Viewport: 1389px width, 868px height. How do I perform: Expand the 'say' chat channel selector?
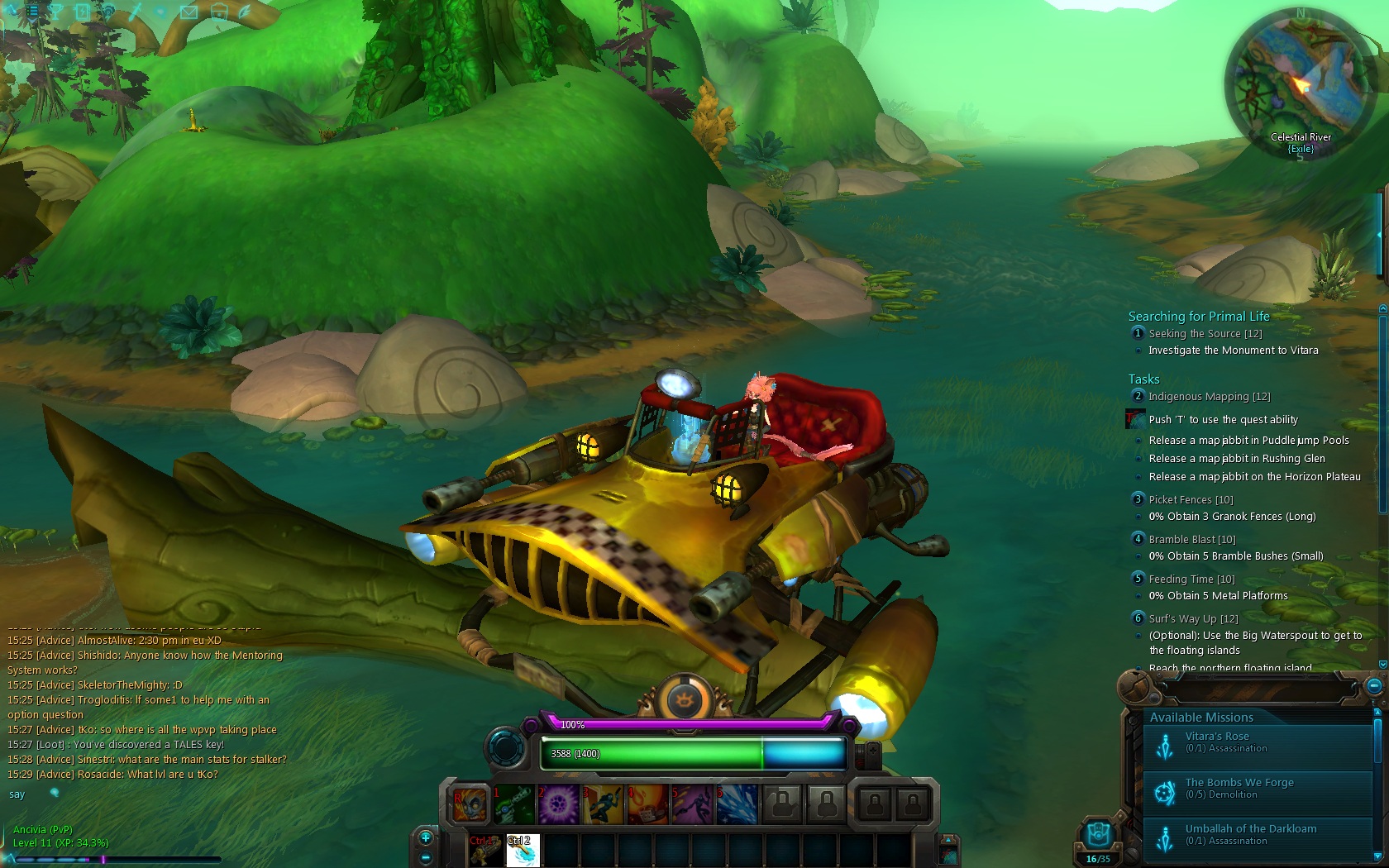[x=17, y=794]
